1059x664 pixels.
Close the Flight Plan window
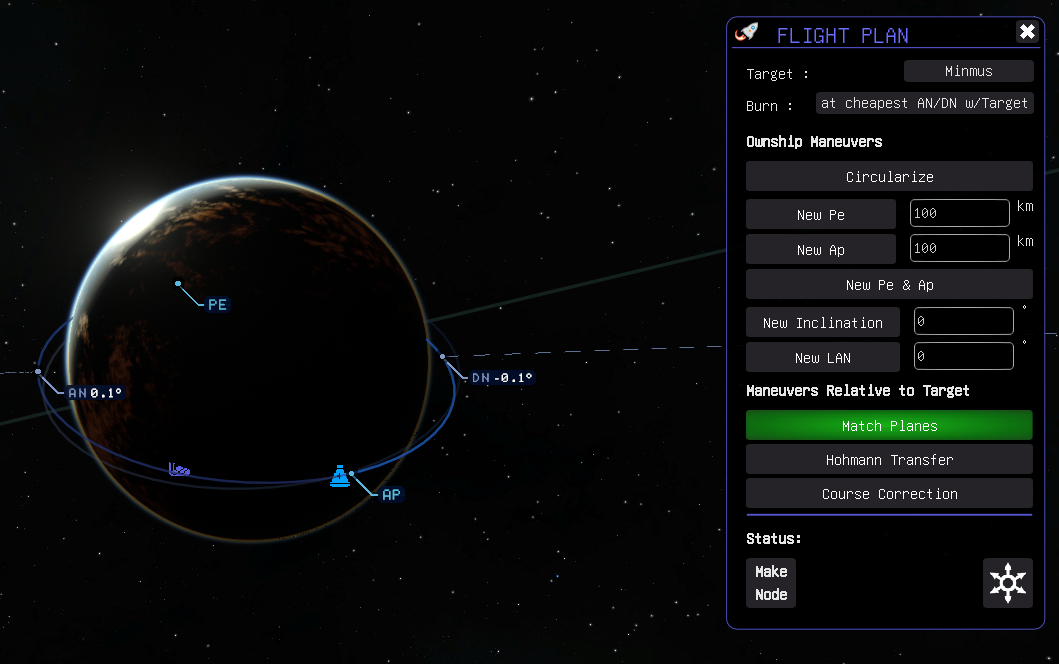(x=1027, y=32)
